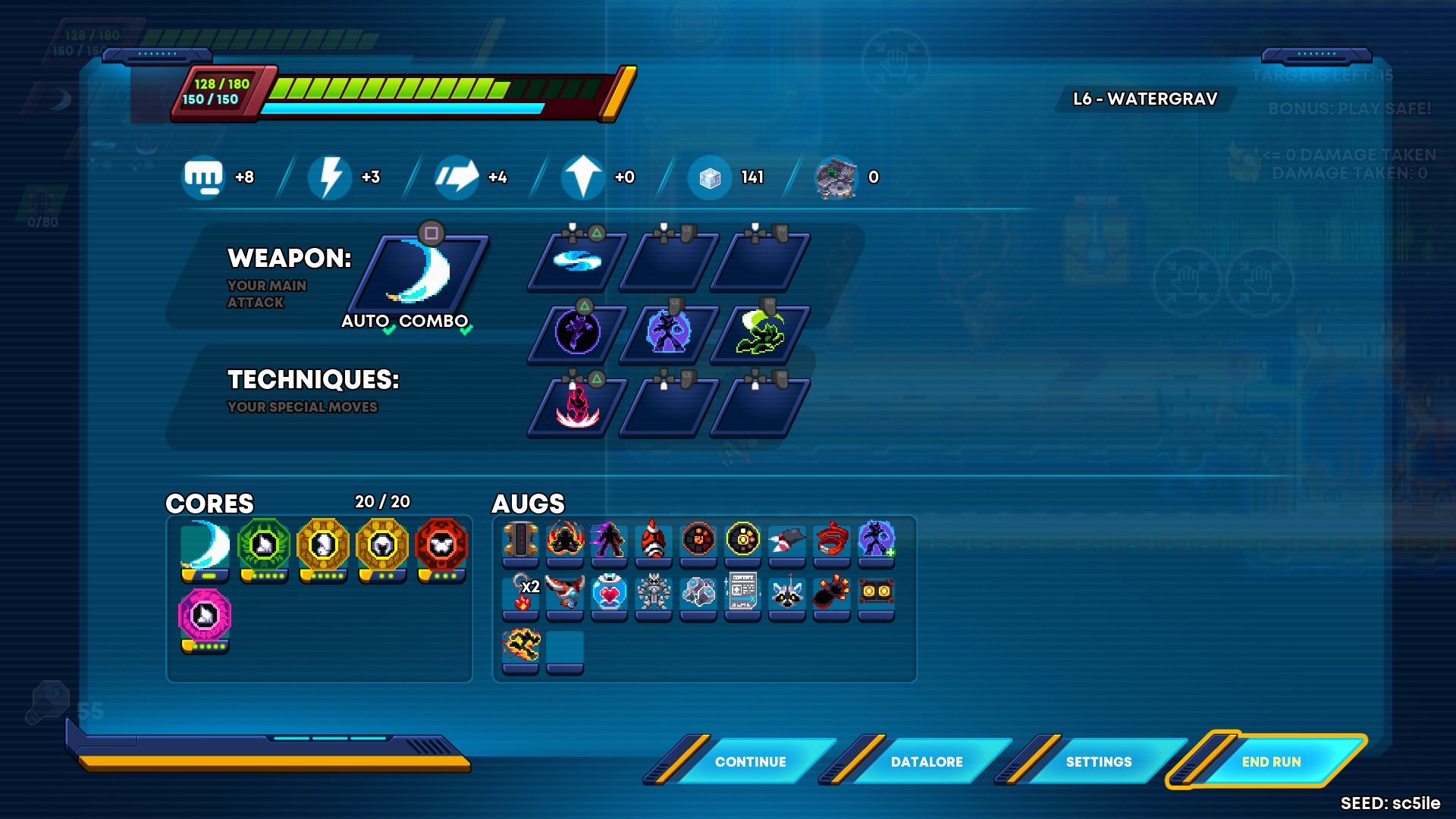Select the red rocket aug
This screenshot has height=819, width=1456.
tap(653, 540)
